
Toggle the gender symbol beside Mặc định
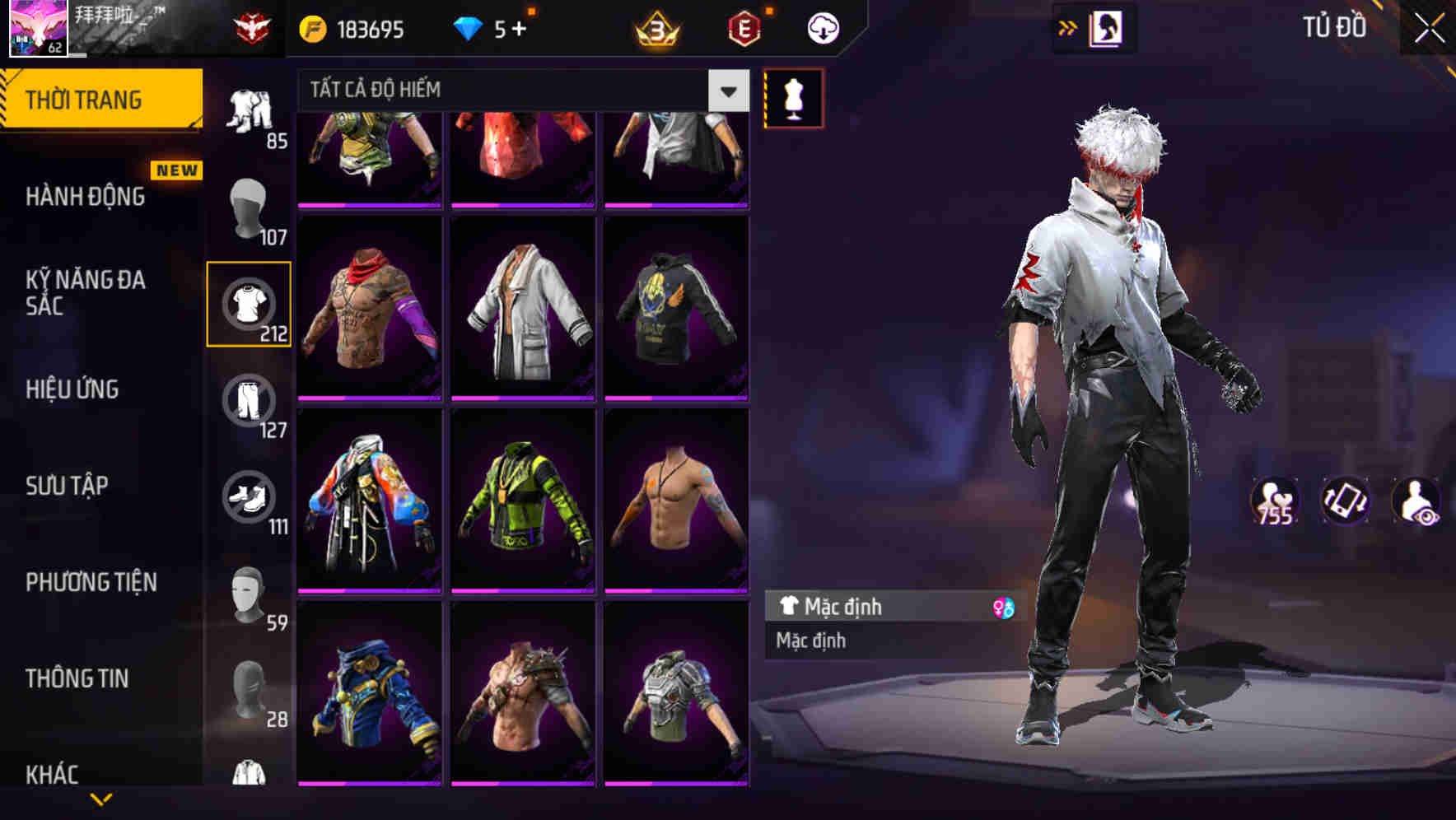(x=1001, y=607)
